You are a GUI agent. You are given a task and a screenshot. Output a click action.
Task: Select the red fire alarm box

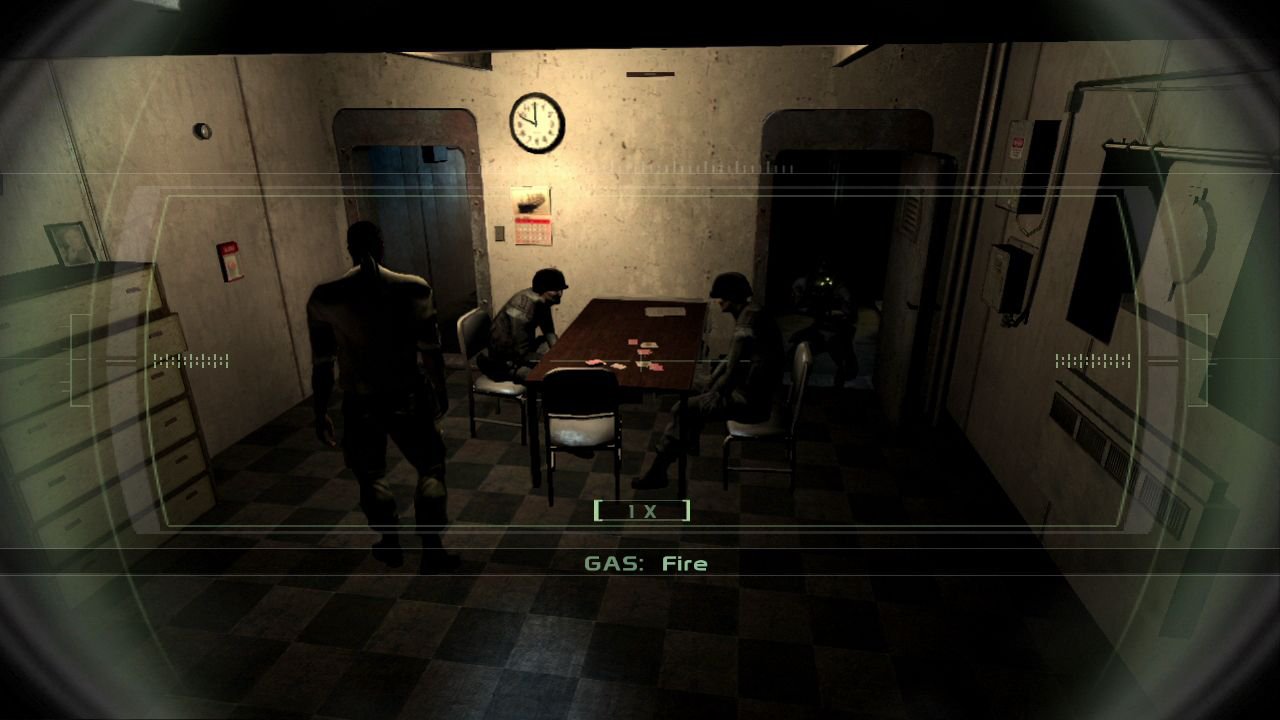tap(230, 260)
